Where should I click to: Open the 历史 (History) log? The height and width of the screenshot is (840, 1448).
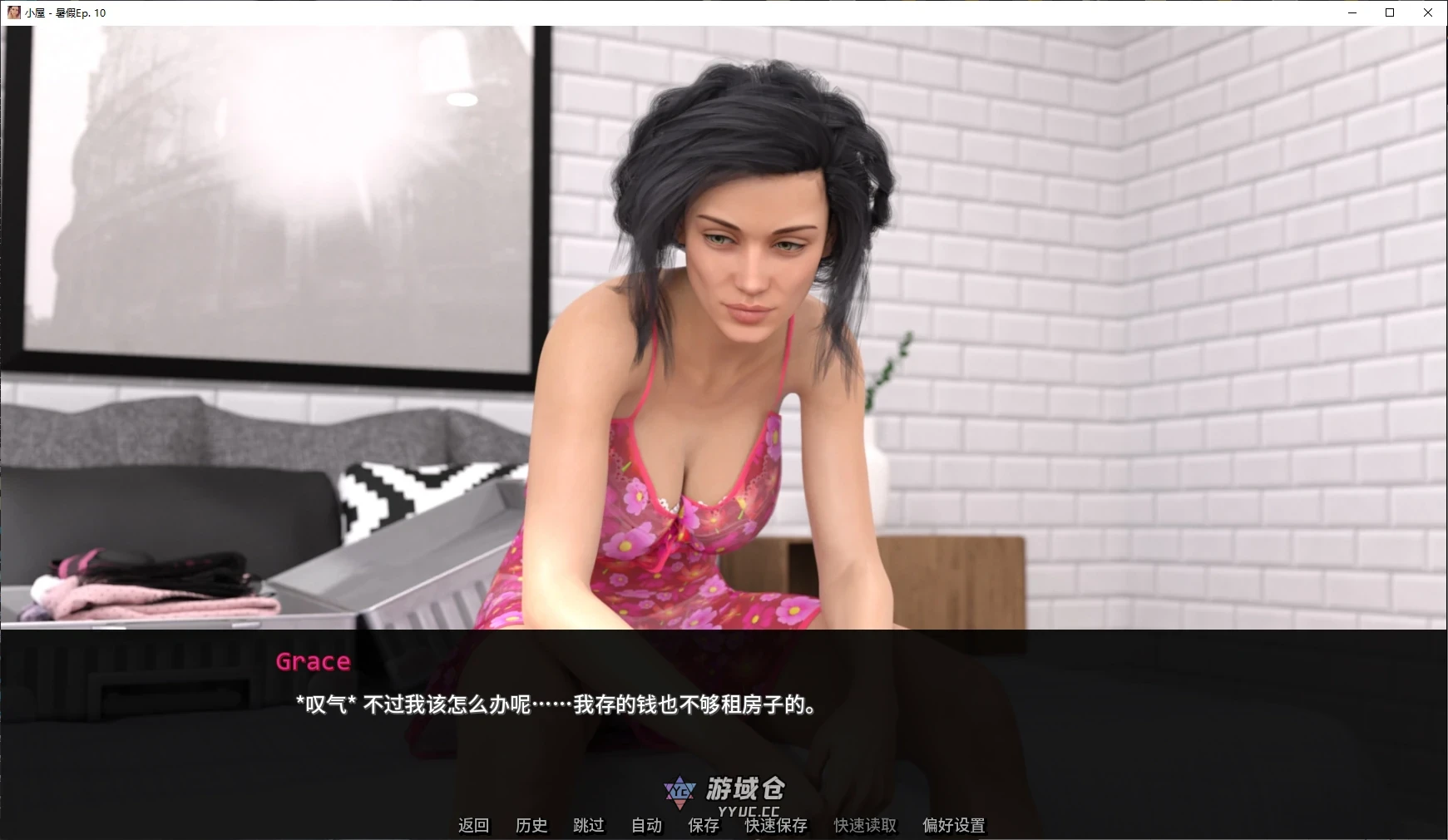coord(531,825)
